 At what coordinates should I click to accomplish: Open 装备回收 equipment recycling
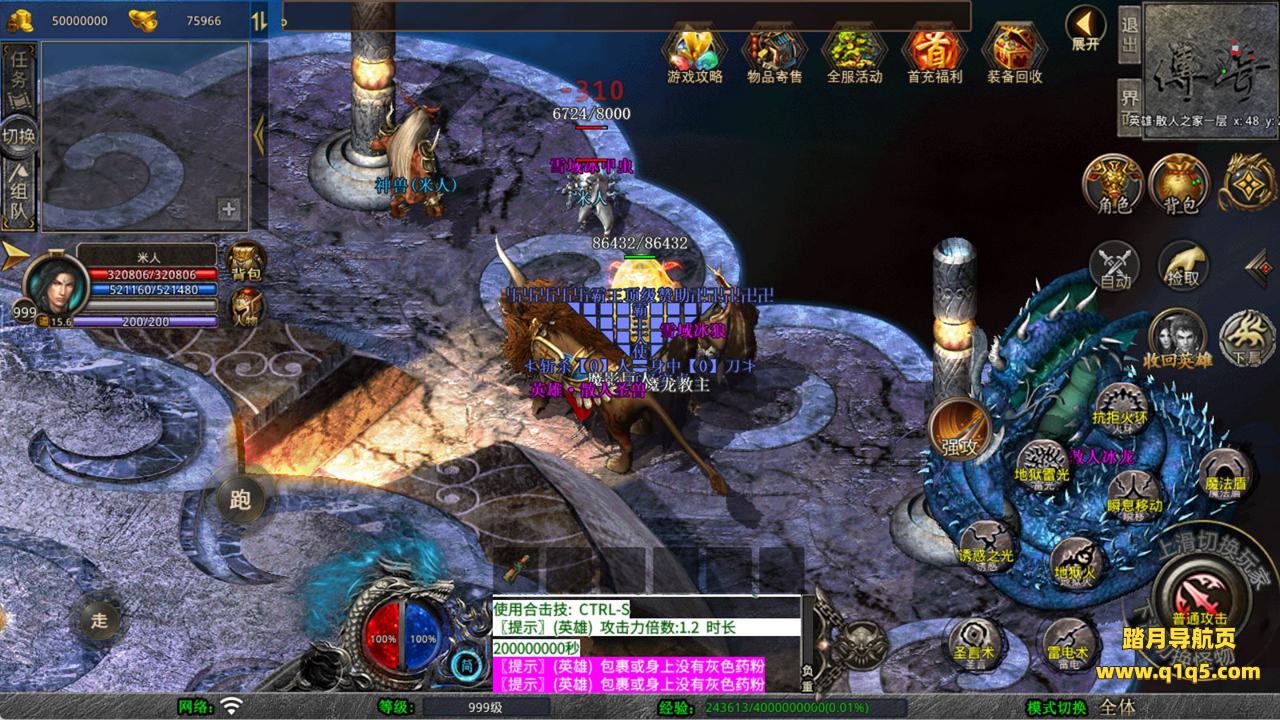click(1014, 48)
